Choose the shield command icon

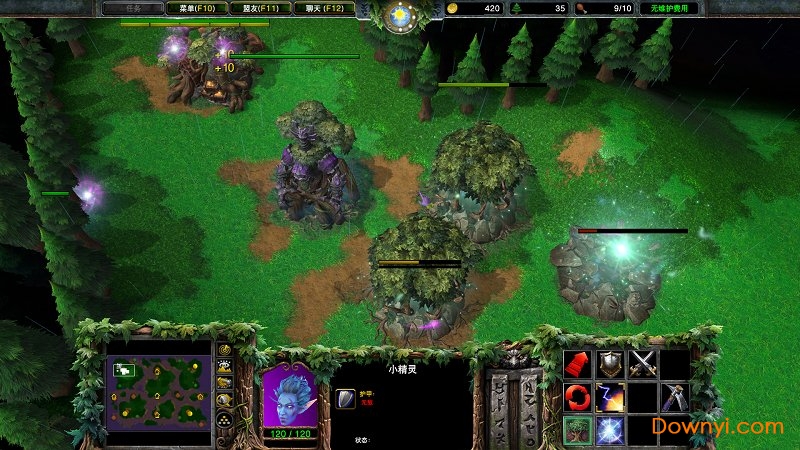tap(609, 364)
